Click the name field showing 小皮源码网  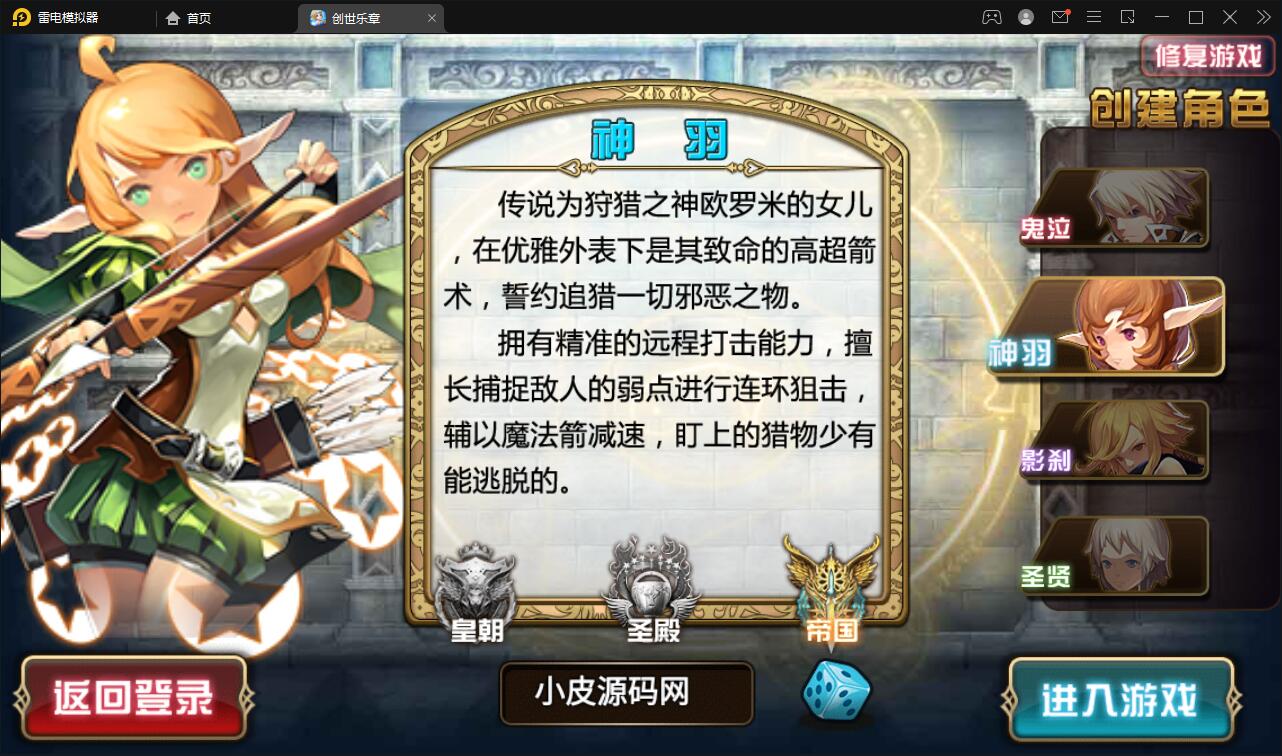point(626,692)
